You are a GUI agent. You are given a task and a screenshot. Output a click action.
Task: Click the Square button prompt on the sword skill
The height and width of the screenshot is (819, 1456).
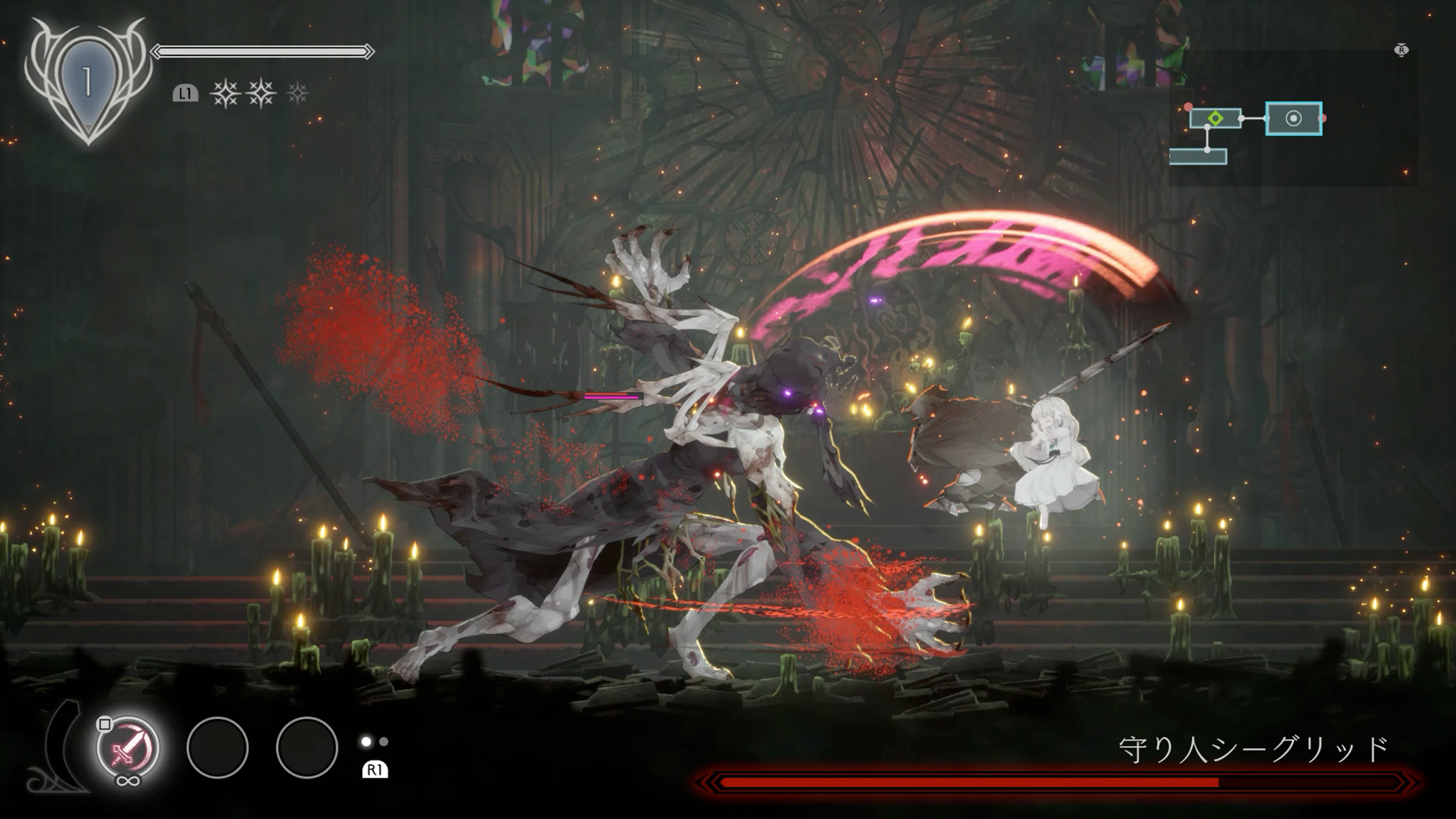tap(105, 726)
